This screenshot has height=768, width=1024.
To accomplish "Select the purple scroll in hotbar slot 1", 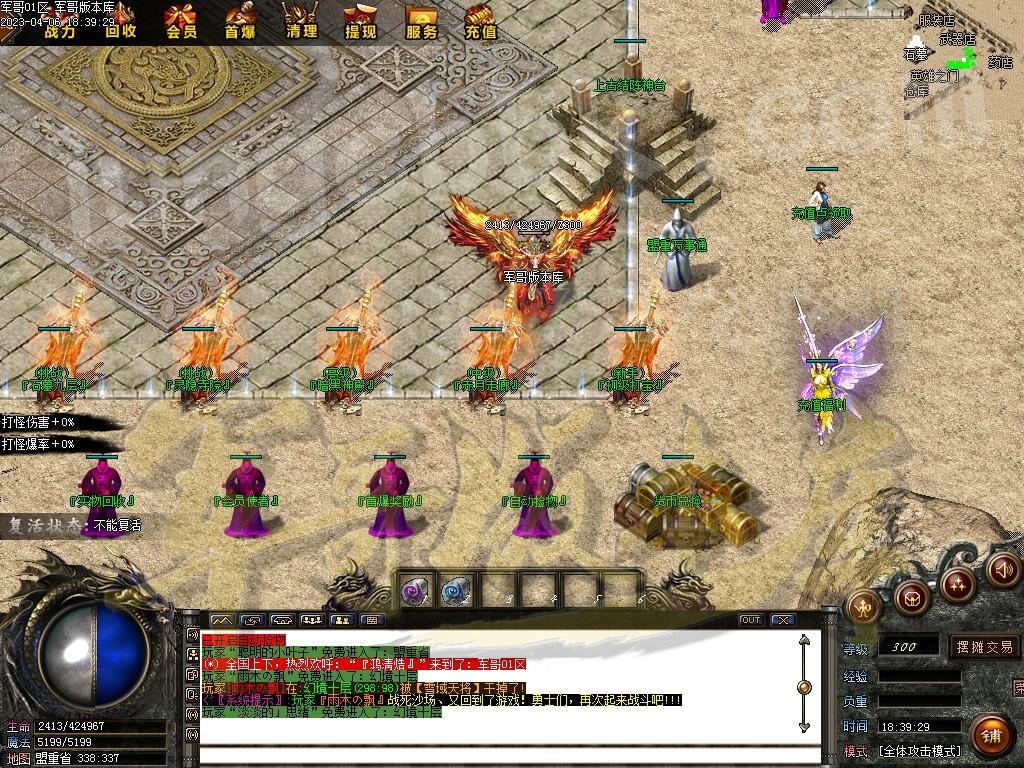I will pyautogui.click(x=416, y=590).
